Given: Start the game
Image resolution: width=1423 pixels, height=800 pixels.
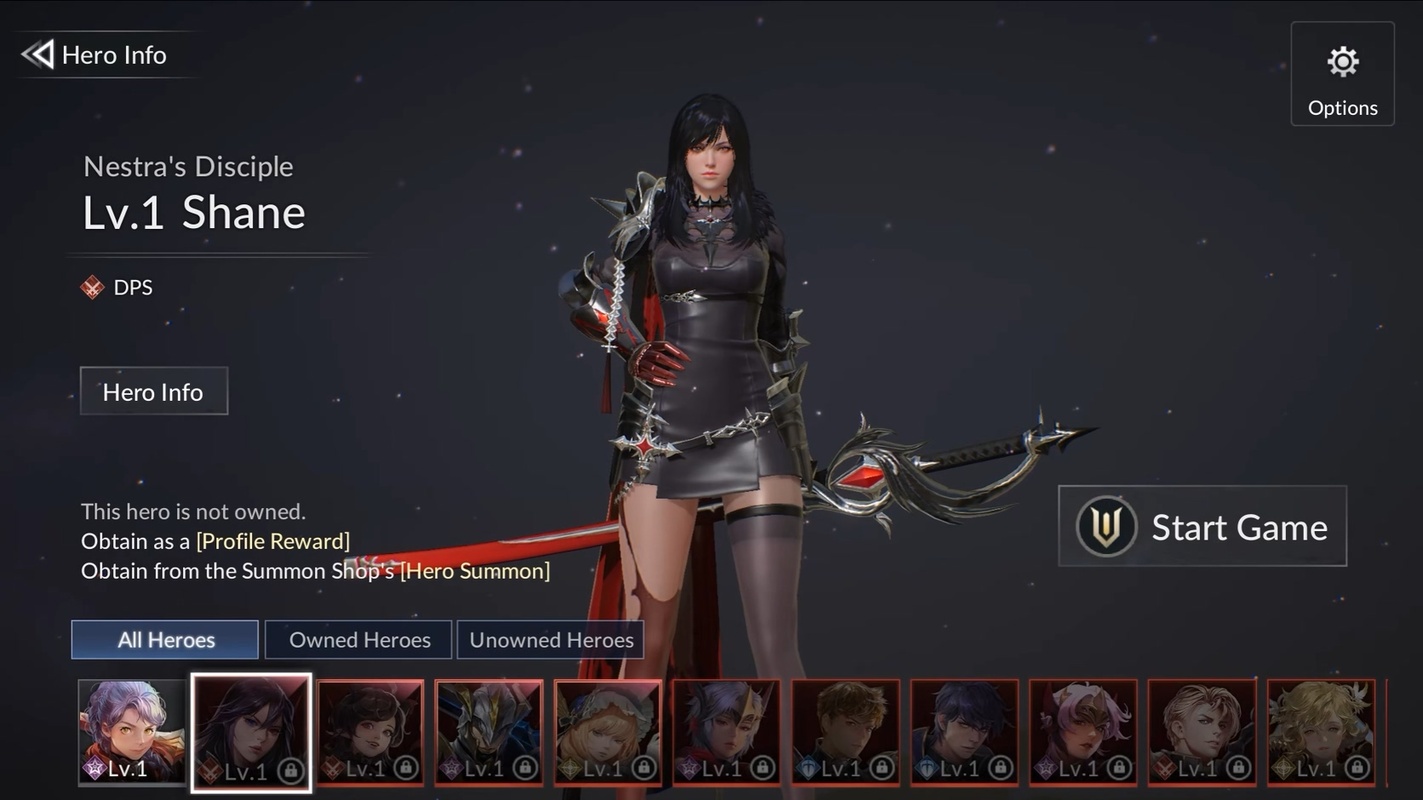Looking at the screenshot, I should (1202, 526).
